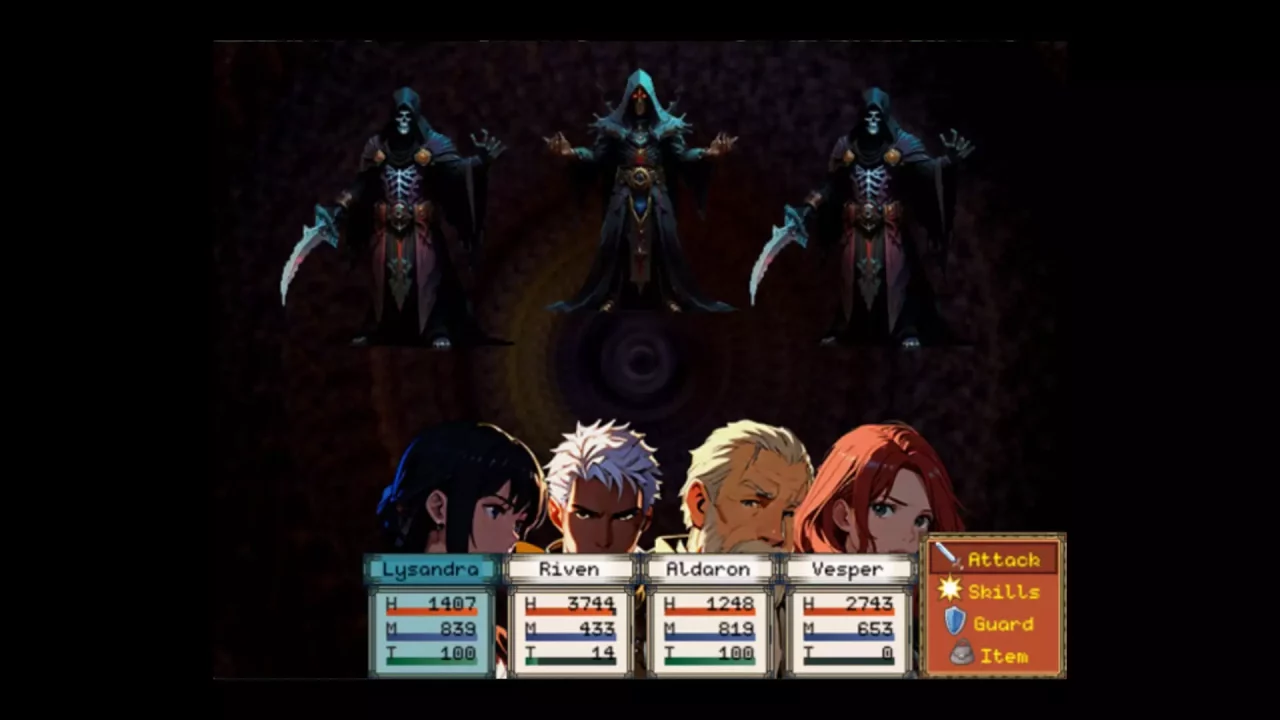
Task: Select Lysandra's party status panel
Action: (431, 616)
